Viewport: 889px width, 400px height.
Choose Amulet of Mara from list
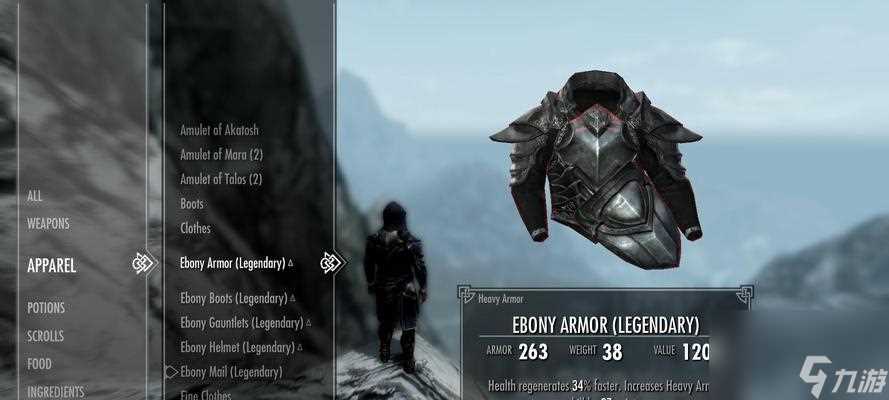click(x=221, y=155)
